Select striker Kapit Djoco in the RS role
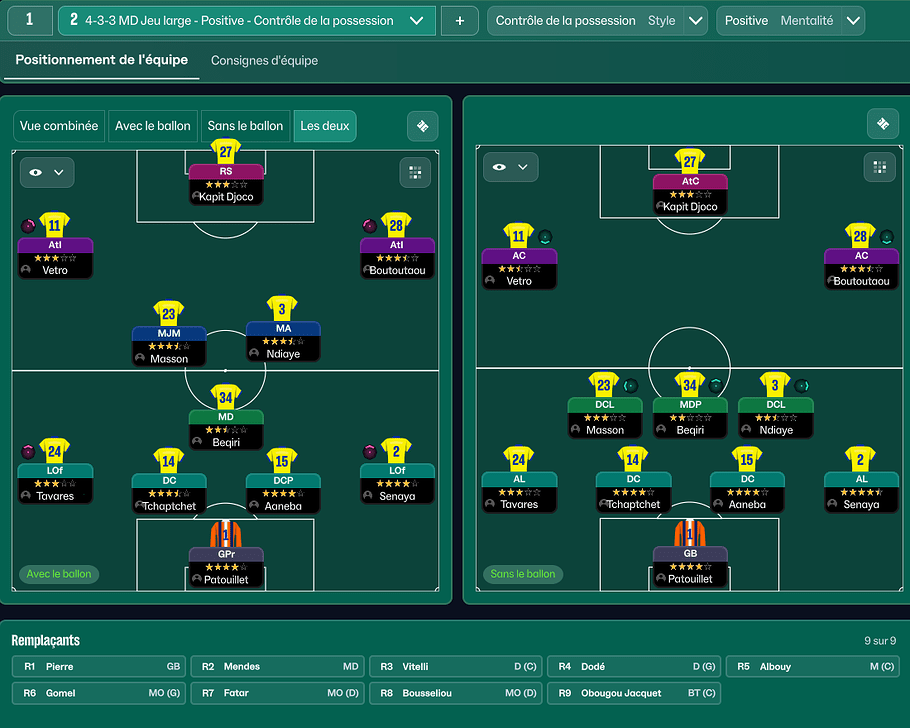 (x=226, y=185)
